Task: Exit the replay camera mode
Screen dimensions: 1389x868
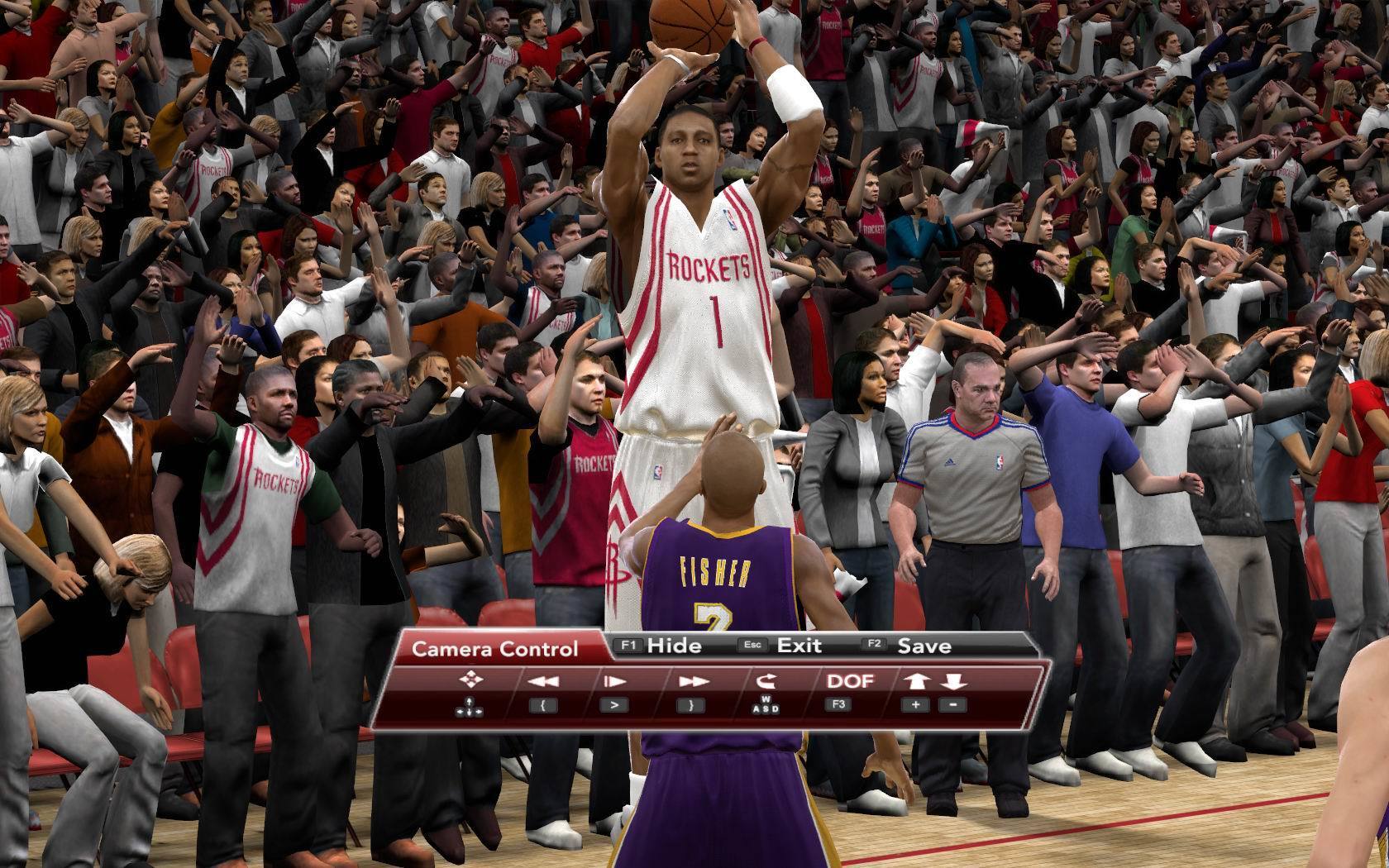Action: coord(799,646)
